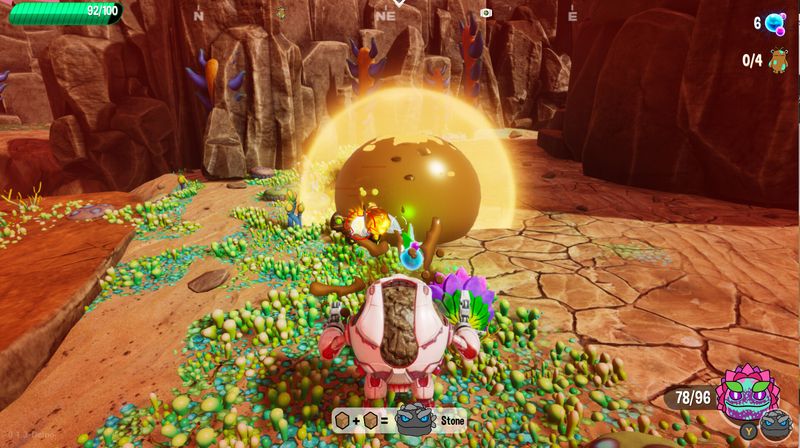Click the Stone recipe result icon
The height and width of the screenshot is (448, 800).
coord(413,420)
